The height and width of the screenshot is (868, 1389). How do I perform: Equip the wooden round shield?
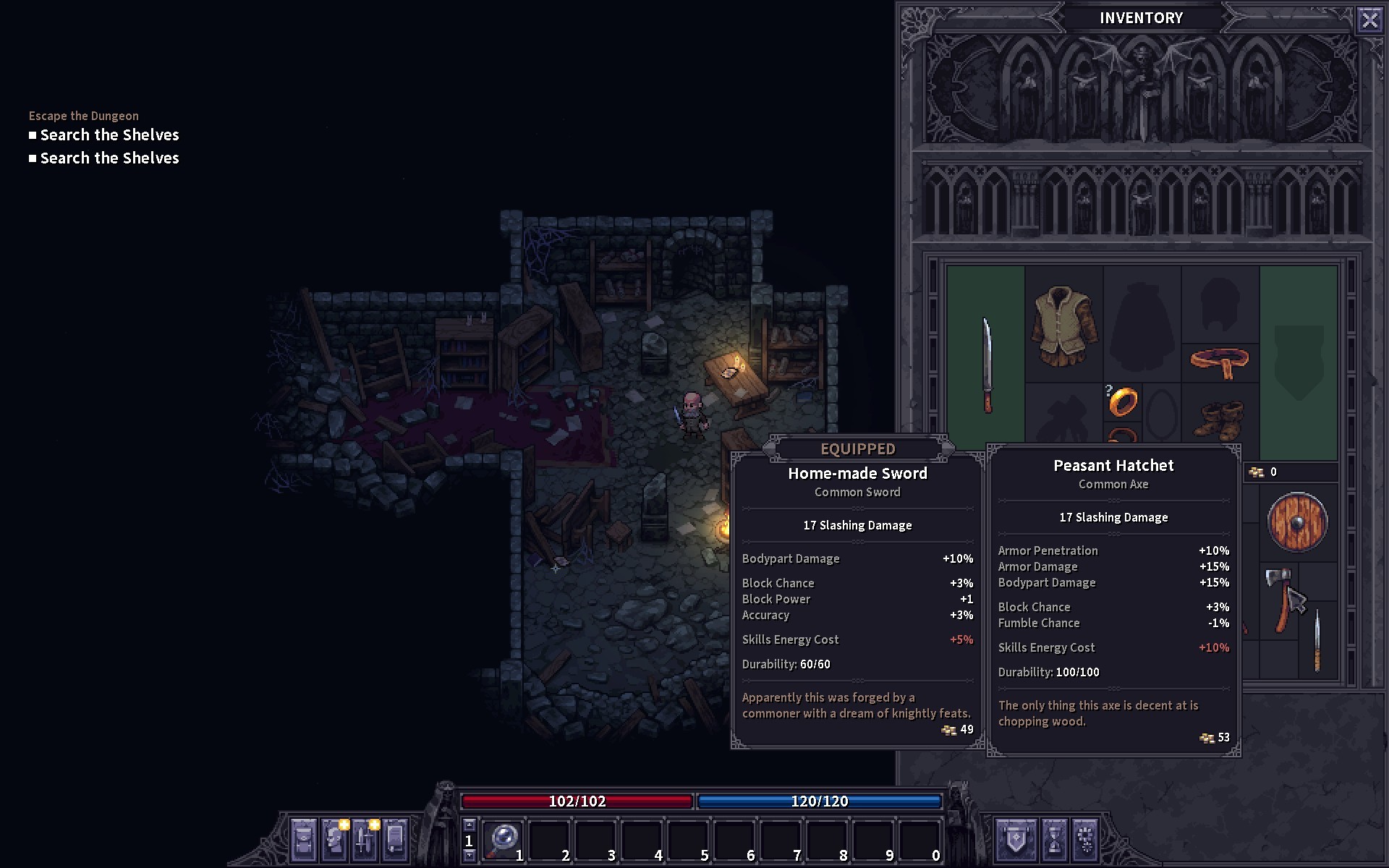click(1297, 522)
